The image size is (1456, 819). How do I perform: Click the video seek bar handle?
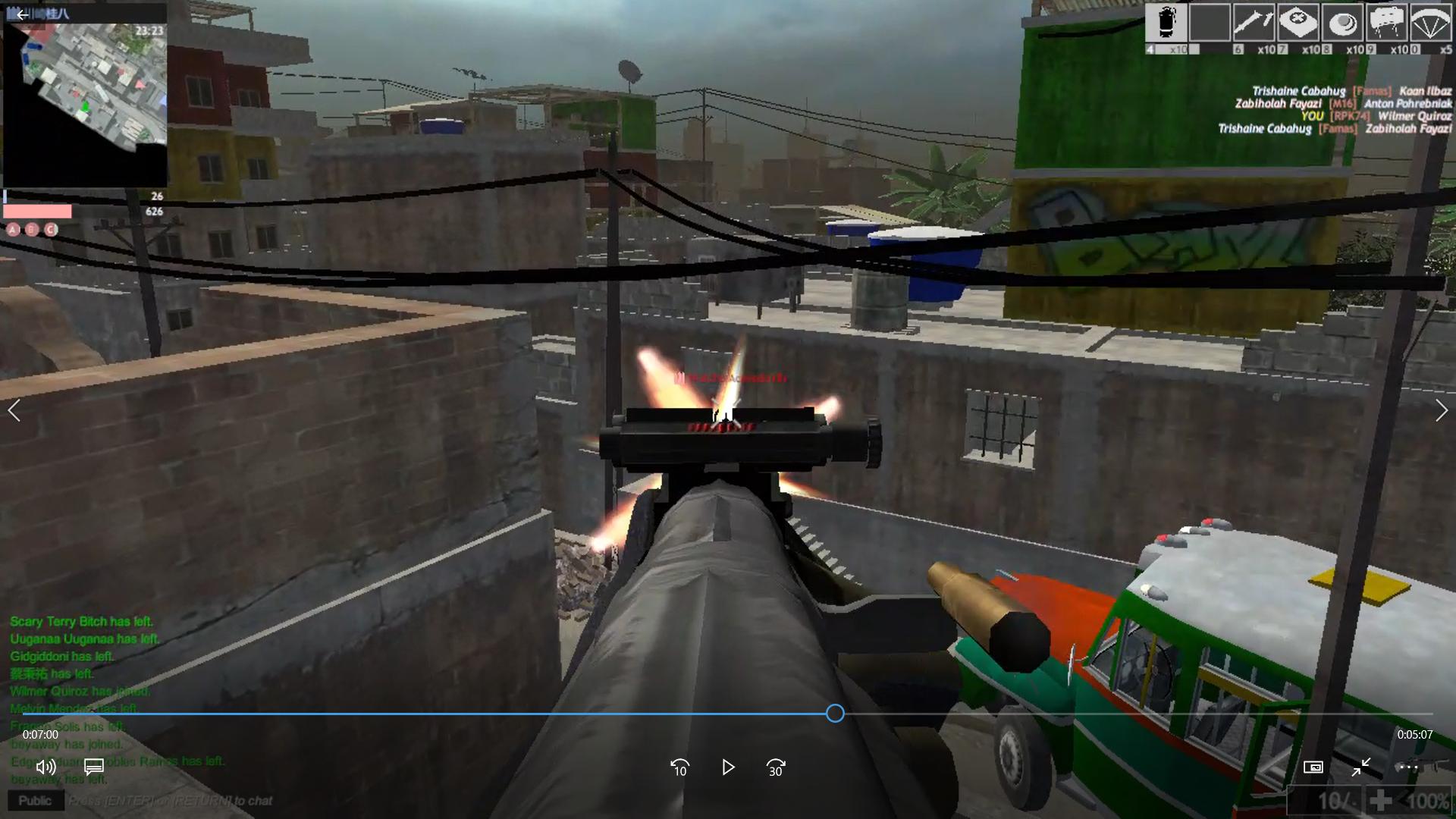point(835,713)
